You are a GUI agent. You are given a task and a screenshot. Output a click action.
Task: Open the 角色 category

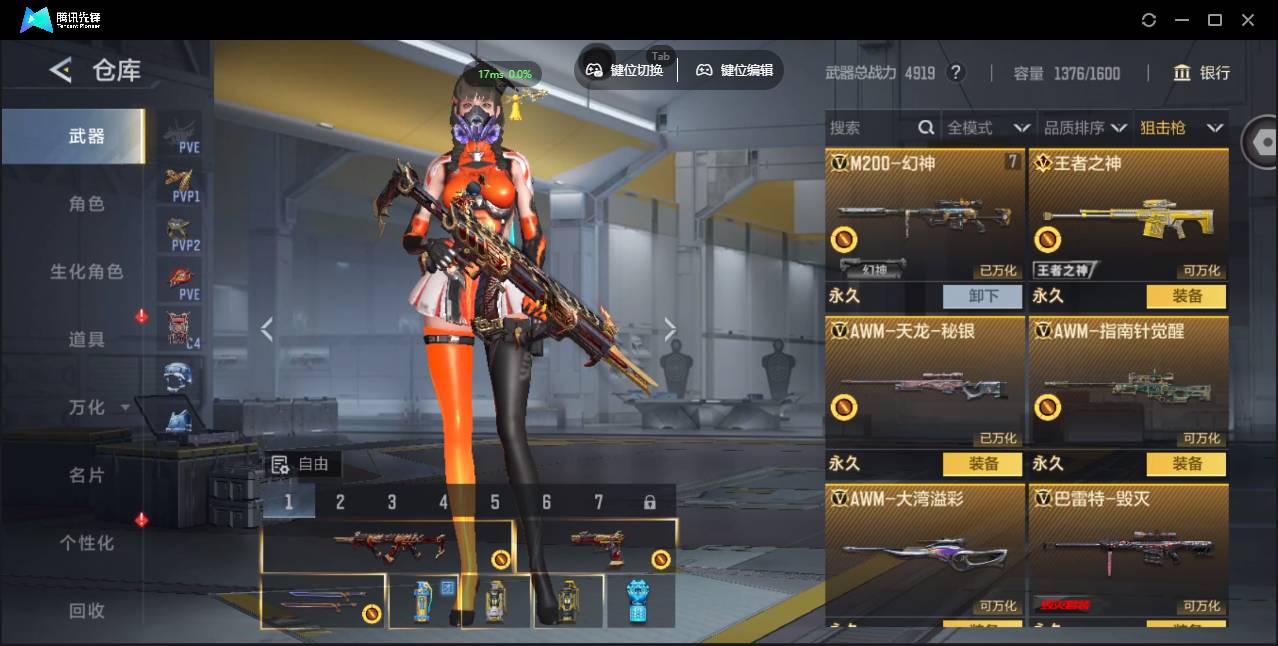click(x=86, y=204)
